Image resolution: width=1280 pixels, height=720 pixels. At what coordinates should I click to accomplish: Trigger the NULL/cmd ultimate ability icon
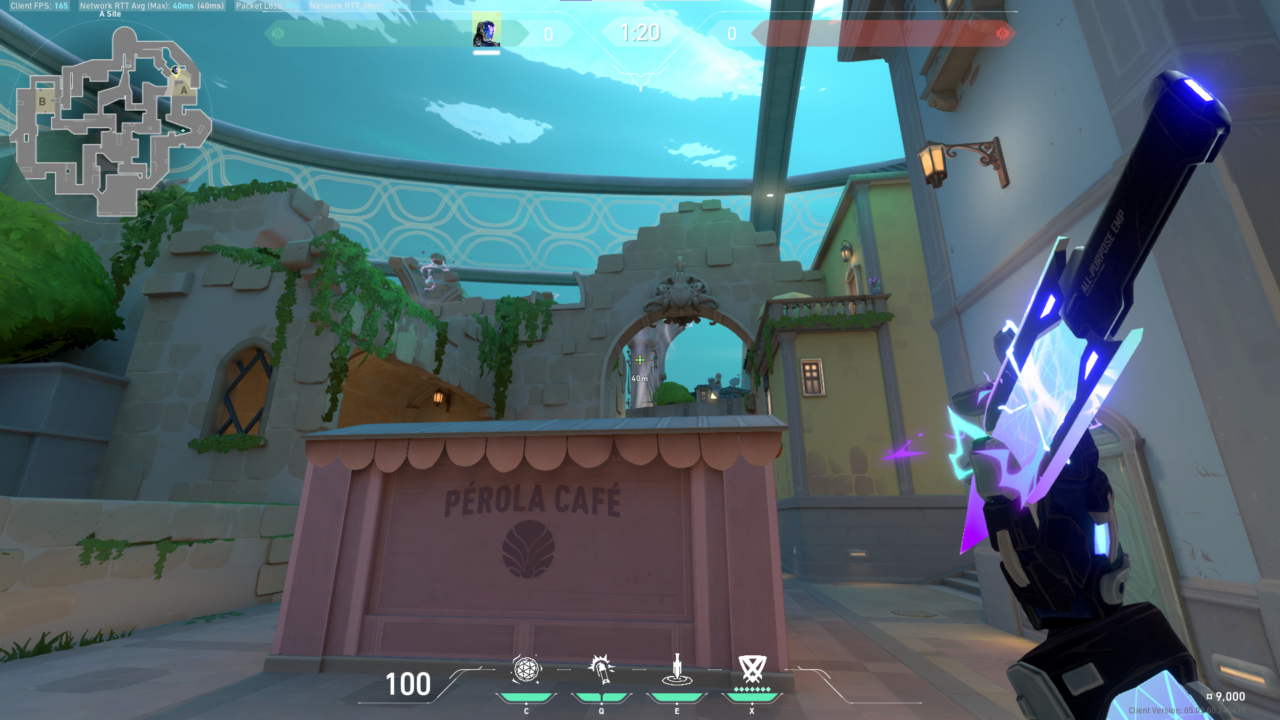coord(751,667)
